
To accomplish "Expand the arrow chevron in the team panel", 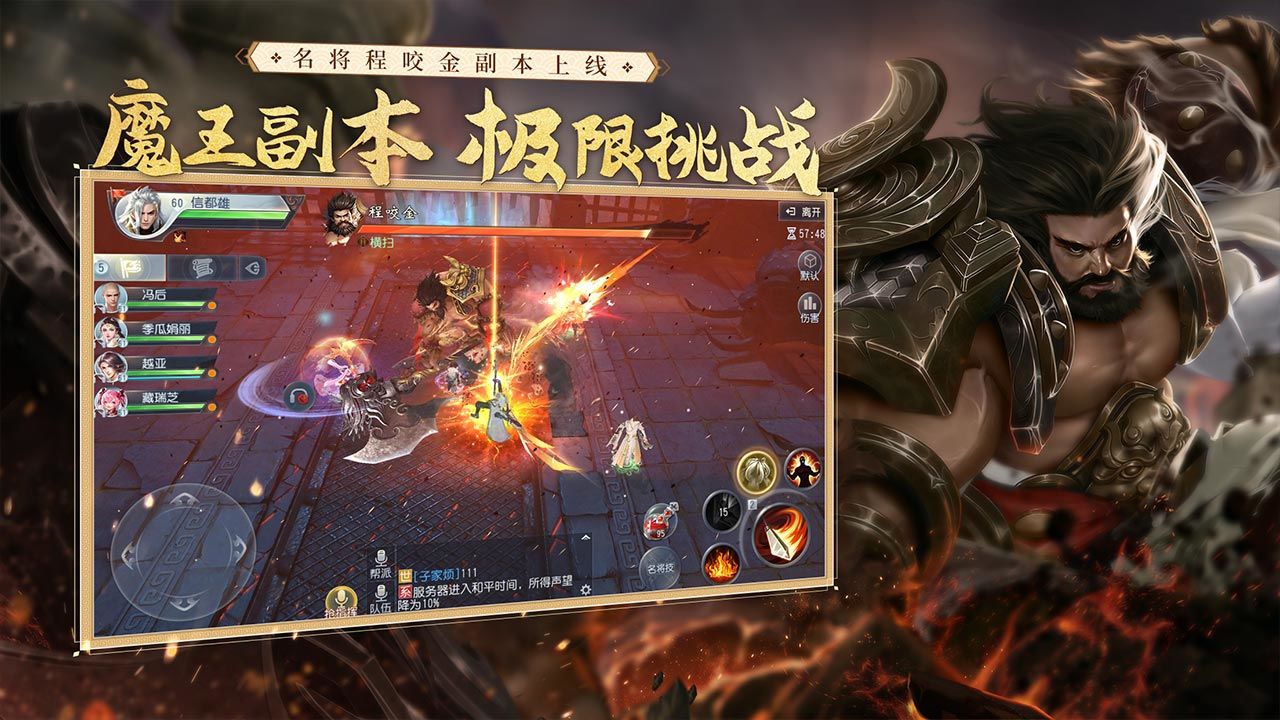I will [x=252, y=267].
